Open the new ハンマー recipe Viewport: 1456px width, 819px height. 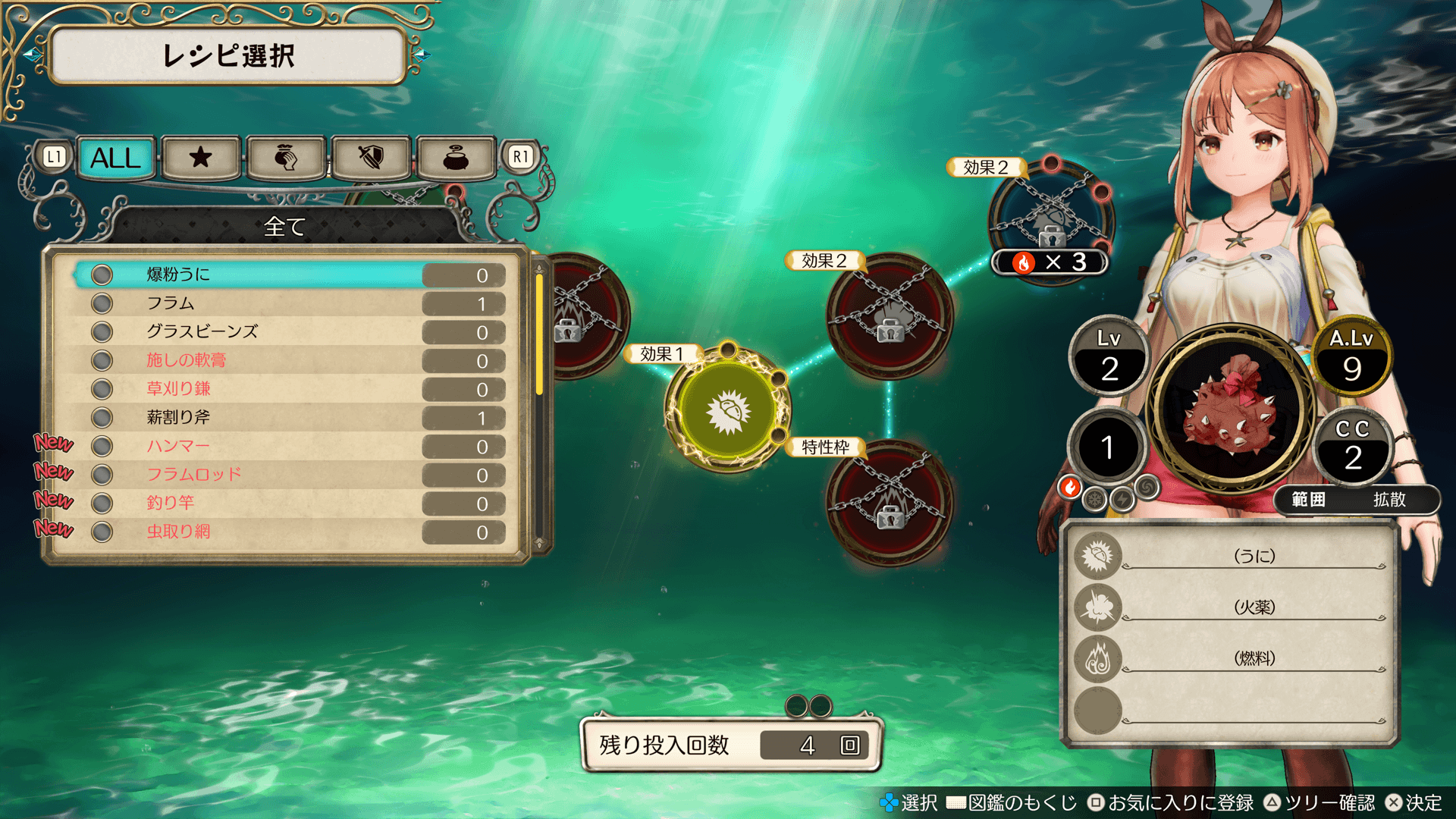[288, 446]
